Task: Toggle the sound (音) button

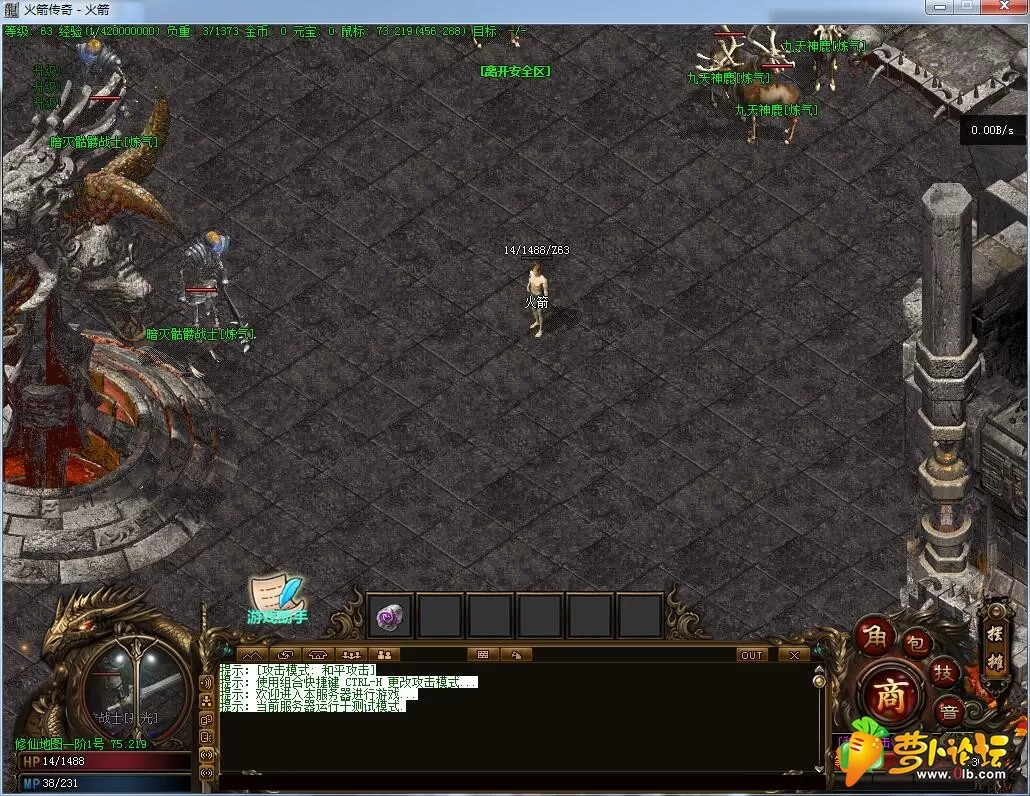Action: click(x=949, y=711)
